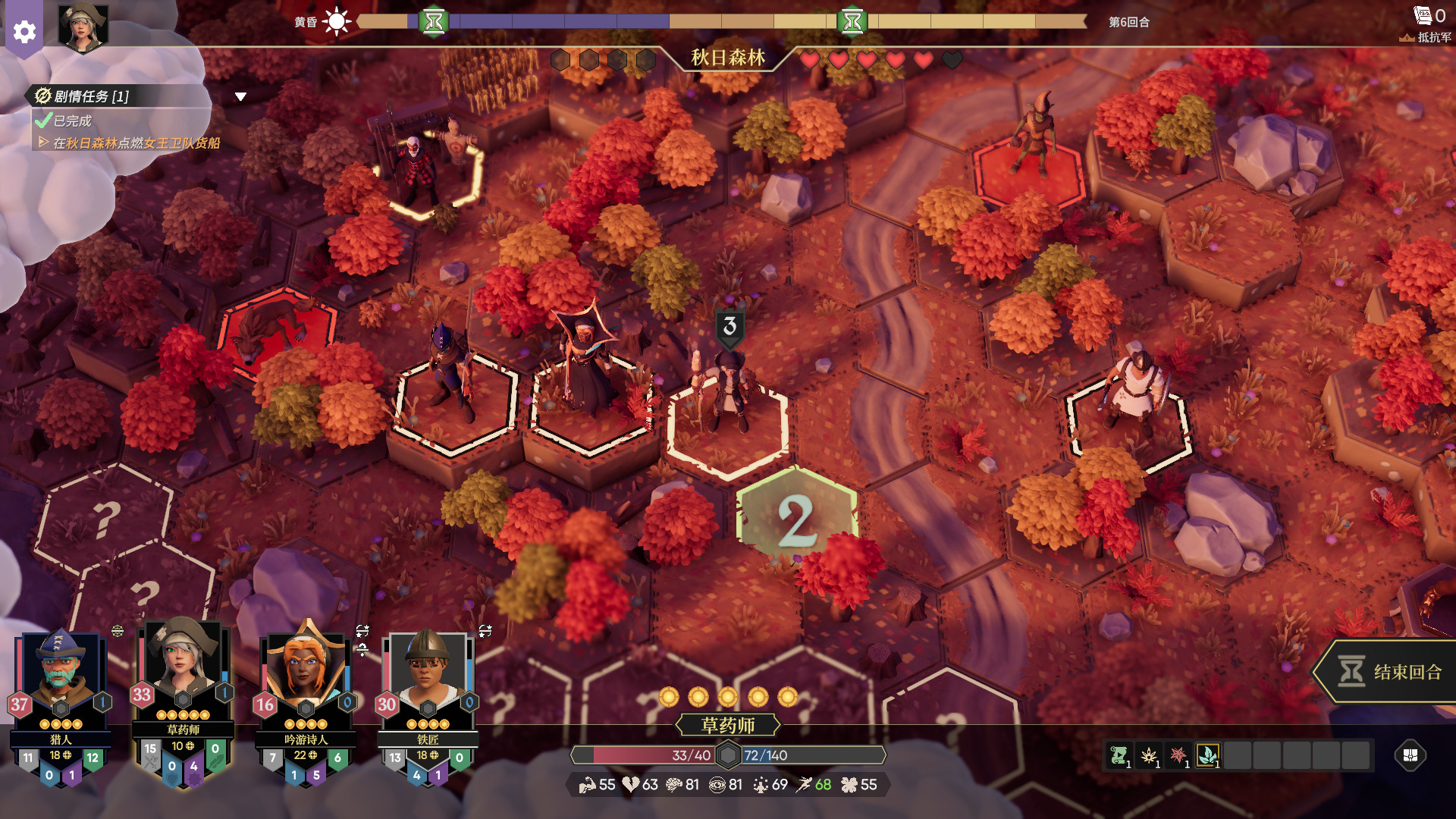The height and width of the screenshot is (819, 1456).
Task: Use the green scroll inventory item
Action: 1119,755
